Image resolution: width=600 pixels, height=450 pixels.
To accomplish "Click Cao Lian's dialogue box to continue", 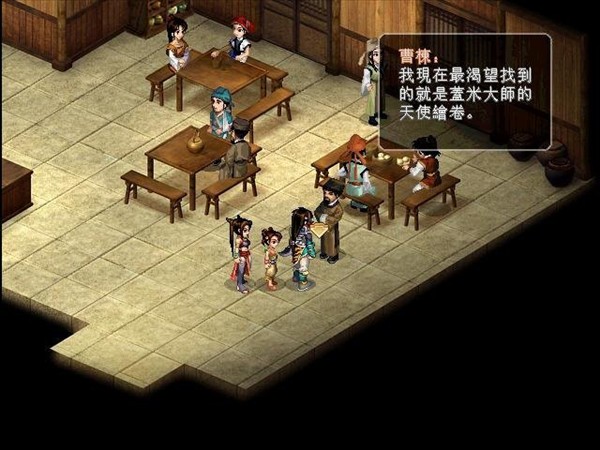I will pos(464,92).
